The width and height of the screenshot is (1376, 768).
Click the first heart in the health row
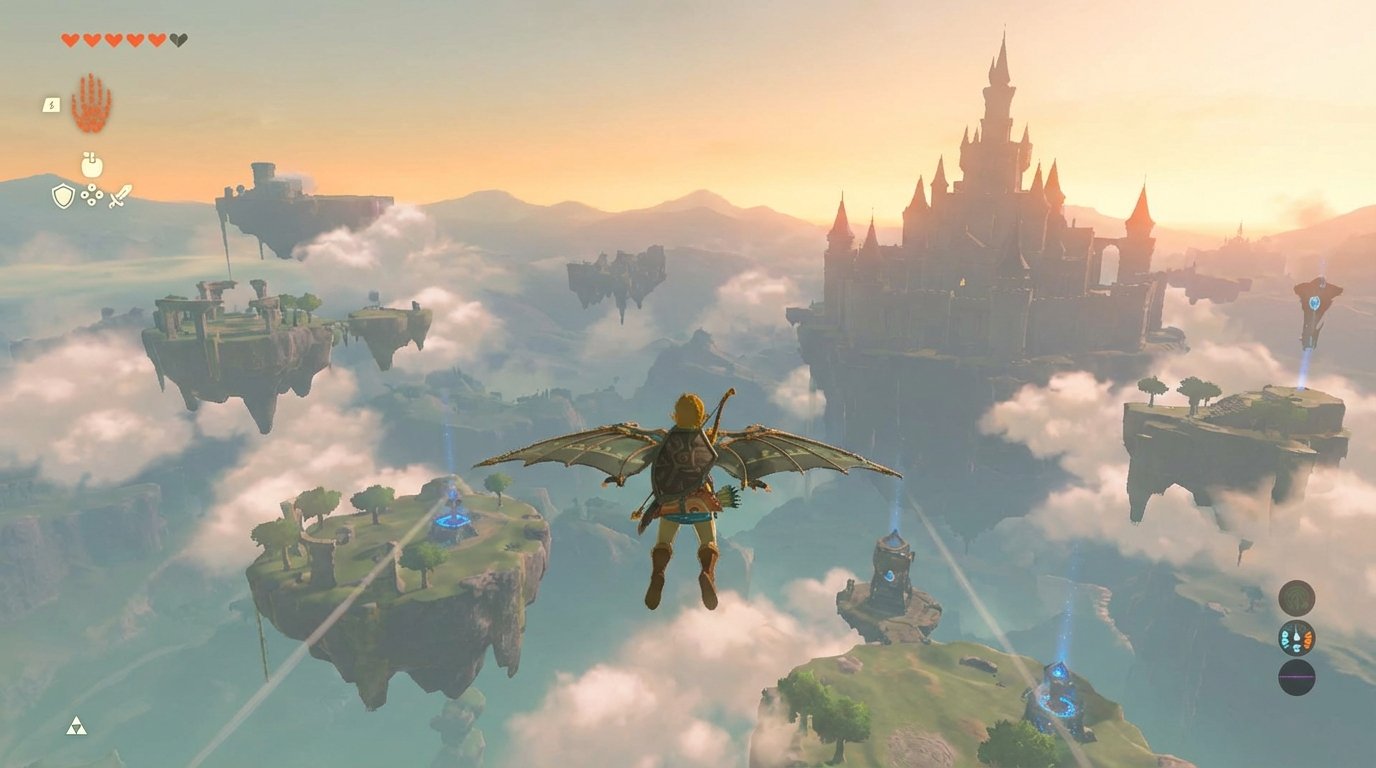[68, 42]
